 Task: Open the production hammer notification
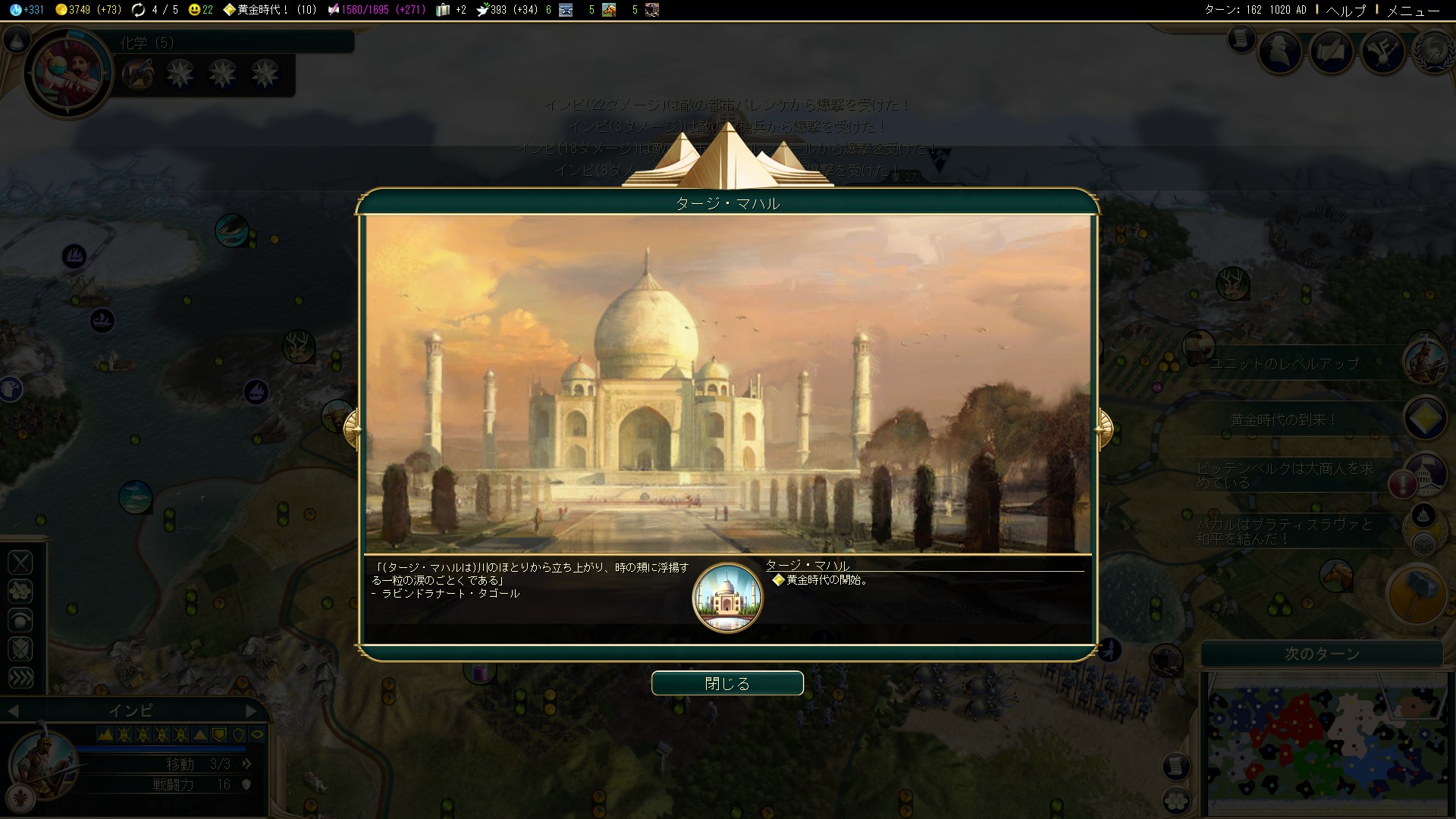coord(1417,595)
